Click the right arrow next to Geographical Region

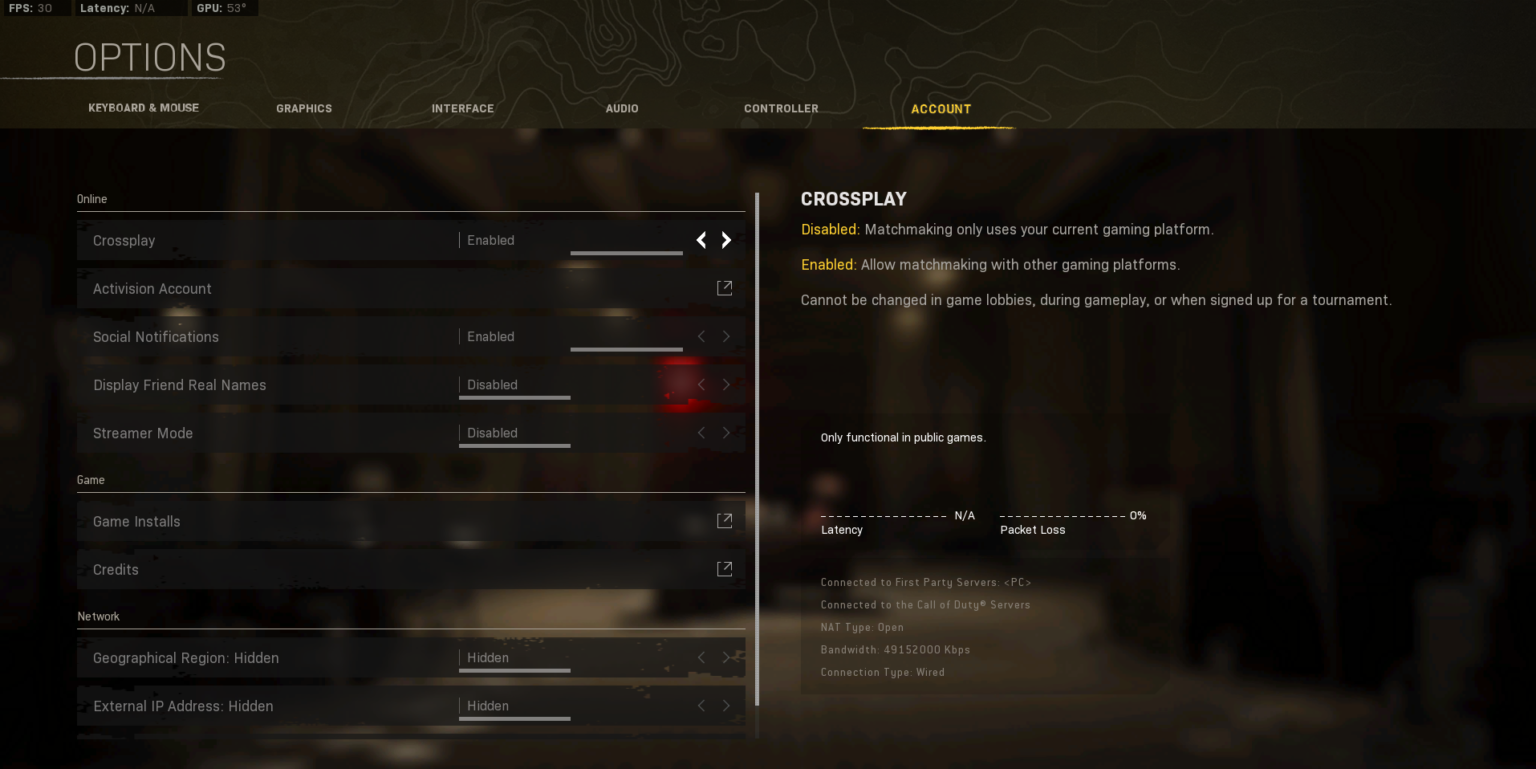coord(726,657)
